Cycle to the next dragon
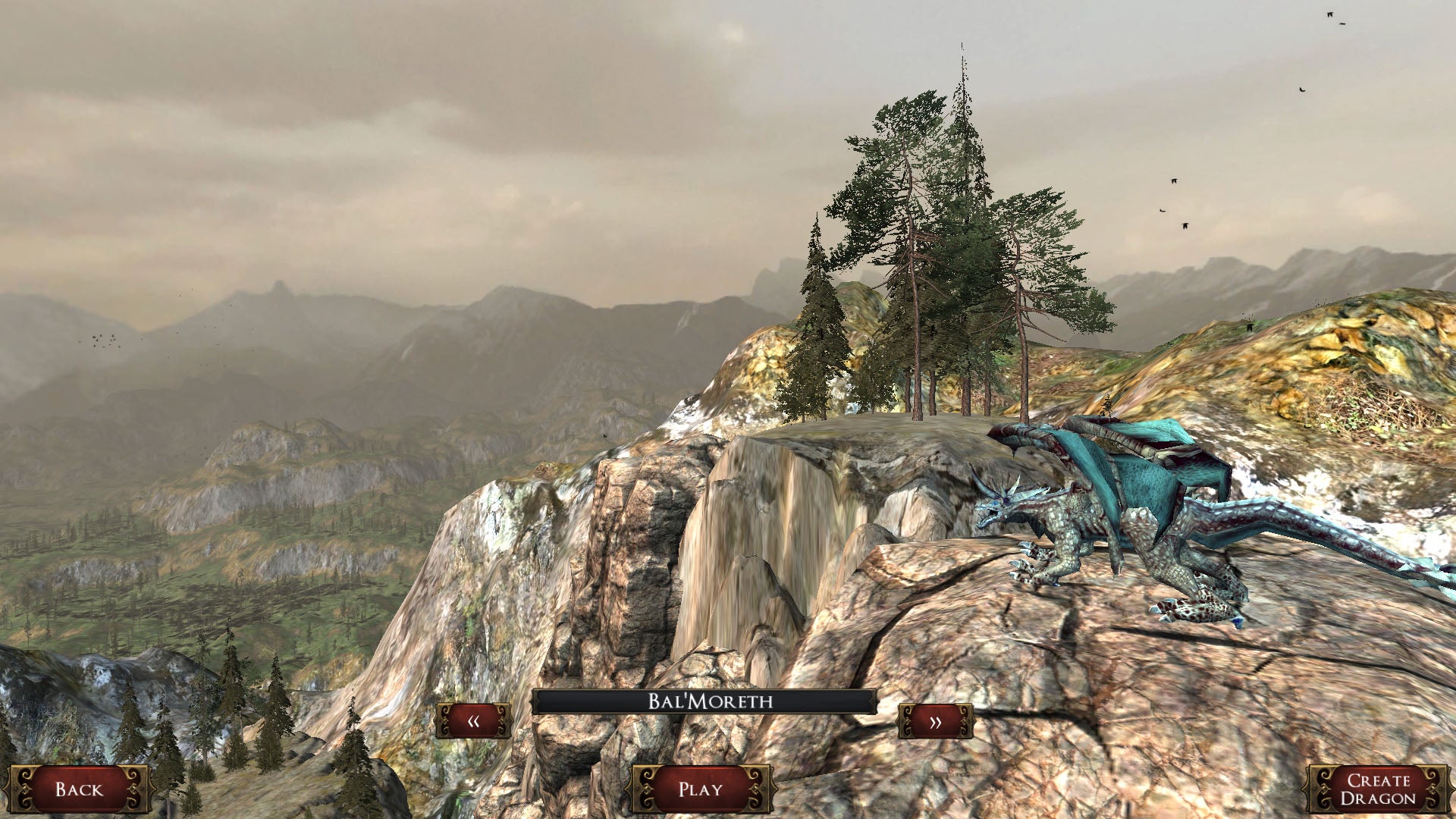 935,721
